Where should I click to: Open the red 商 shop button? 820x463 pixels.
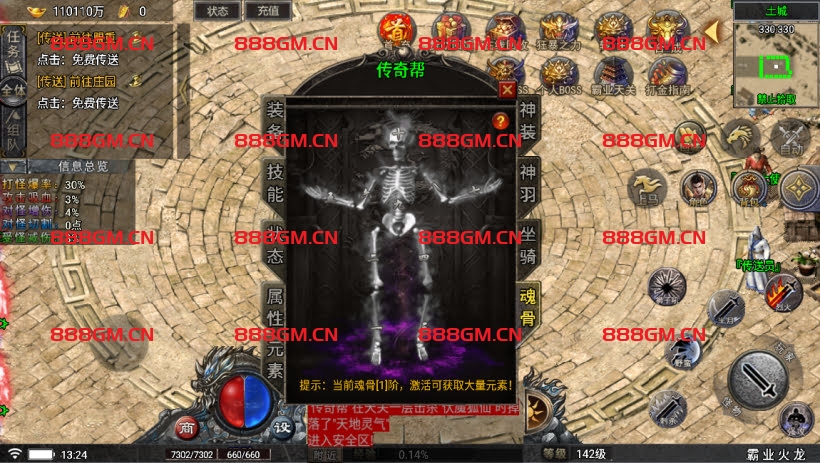click(186, 427)
